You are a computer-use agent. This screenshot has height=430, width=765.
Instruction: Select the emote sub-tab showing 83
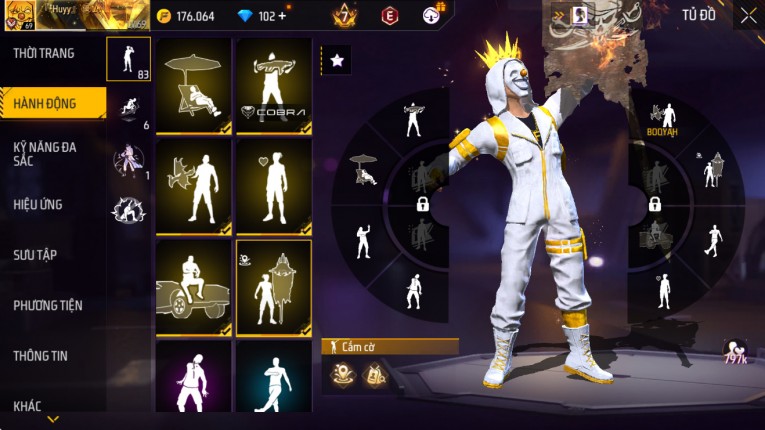128,59
